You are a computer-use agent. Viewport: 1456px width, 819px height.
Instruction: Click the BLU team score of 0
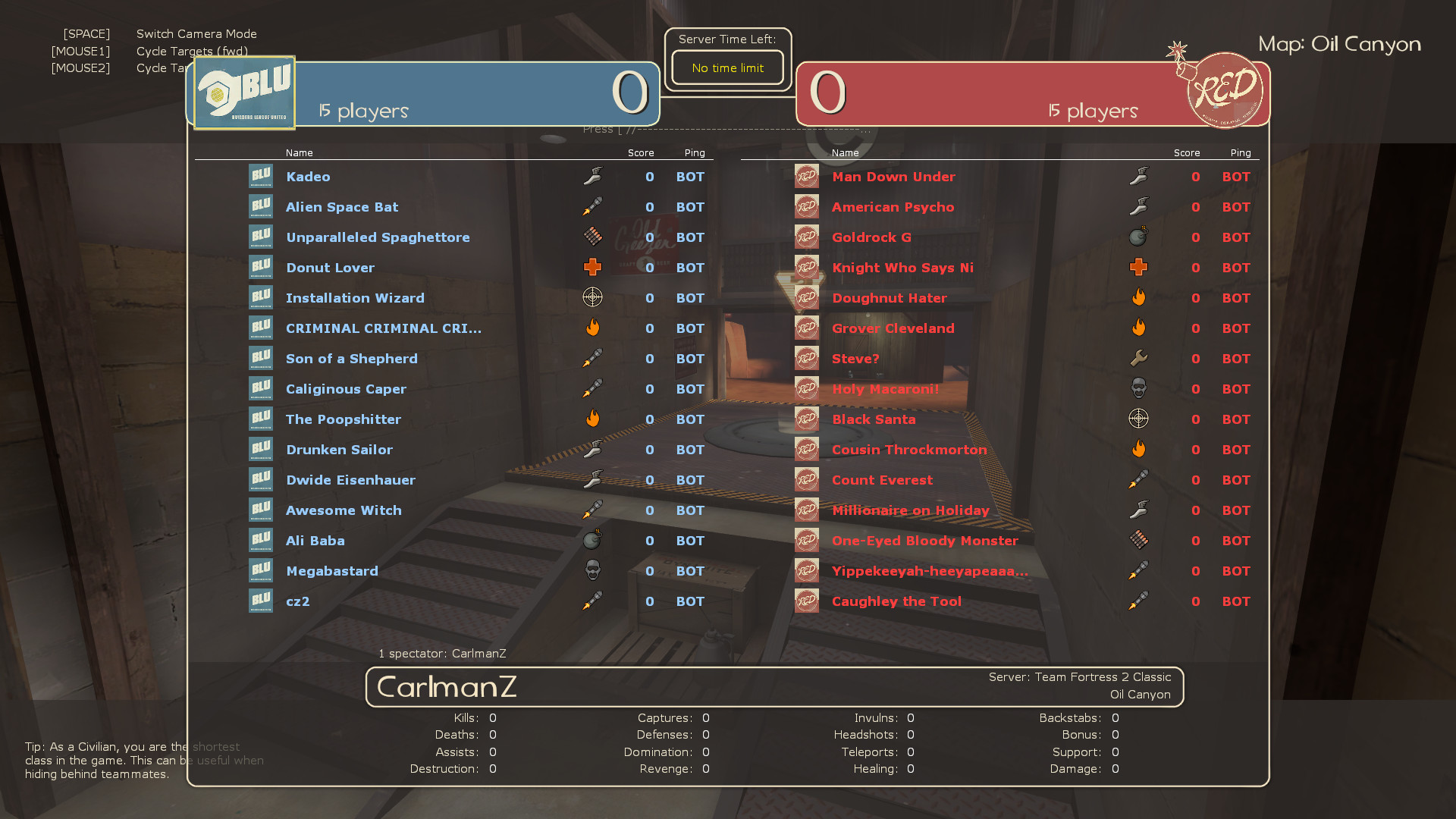point(630,93)
